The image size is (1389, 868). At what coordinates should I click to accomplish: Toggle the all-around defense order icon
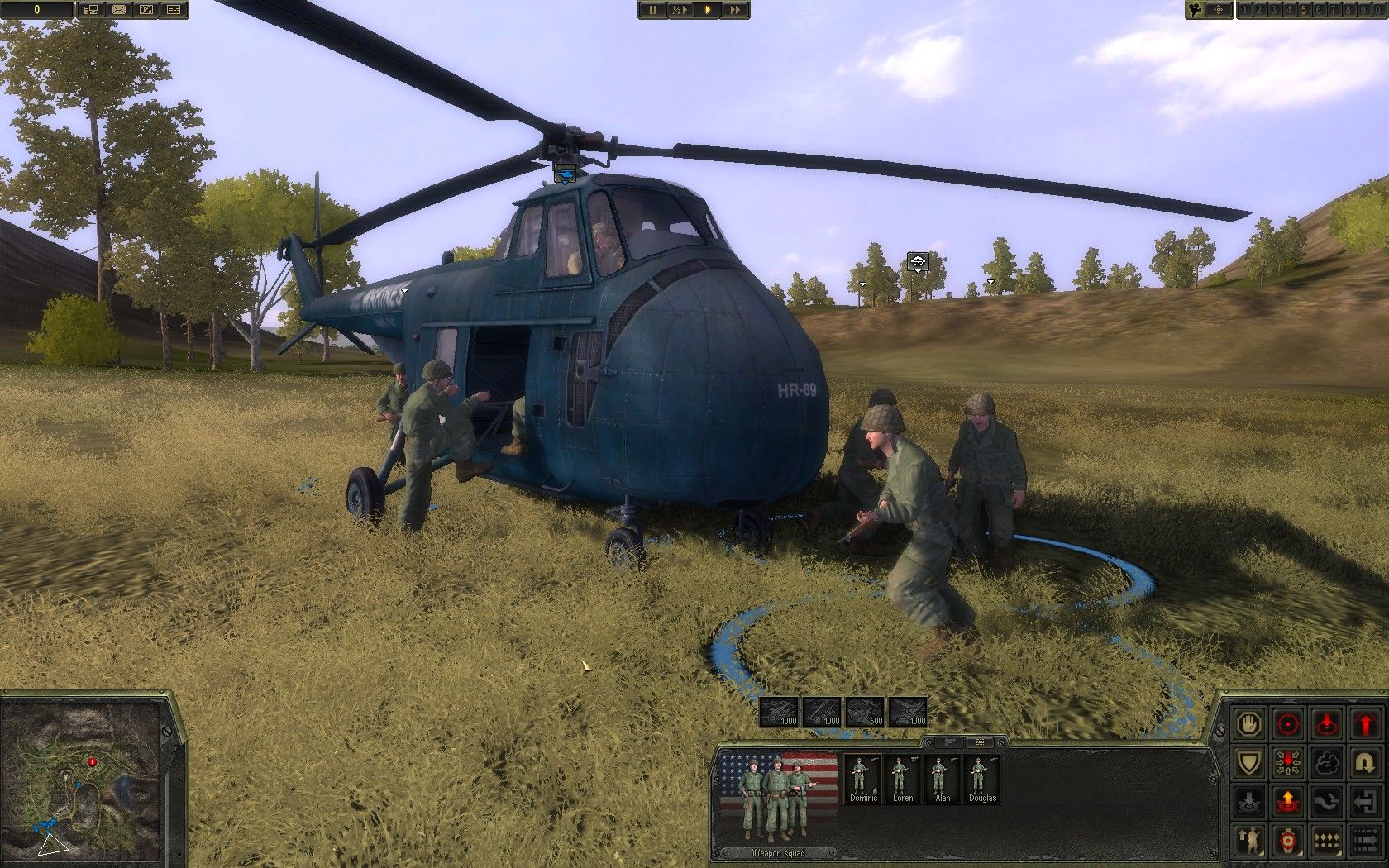click(x=1288, y=762)
